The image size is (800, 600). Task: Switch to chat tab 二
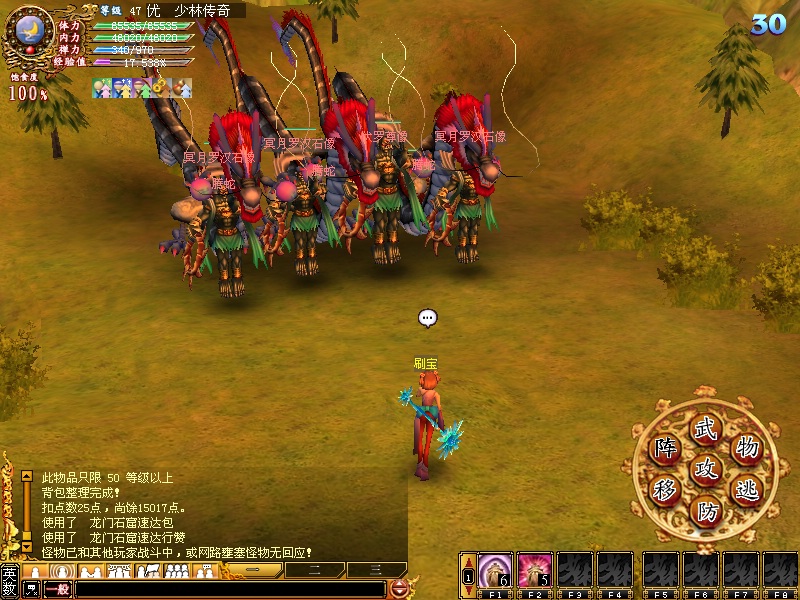[314, 570]
